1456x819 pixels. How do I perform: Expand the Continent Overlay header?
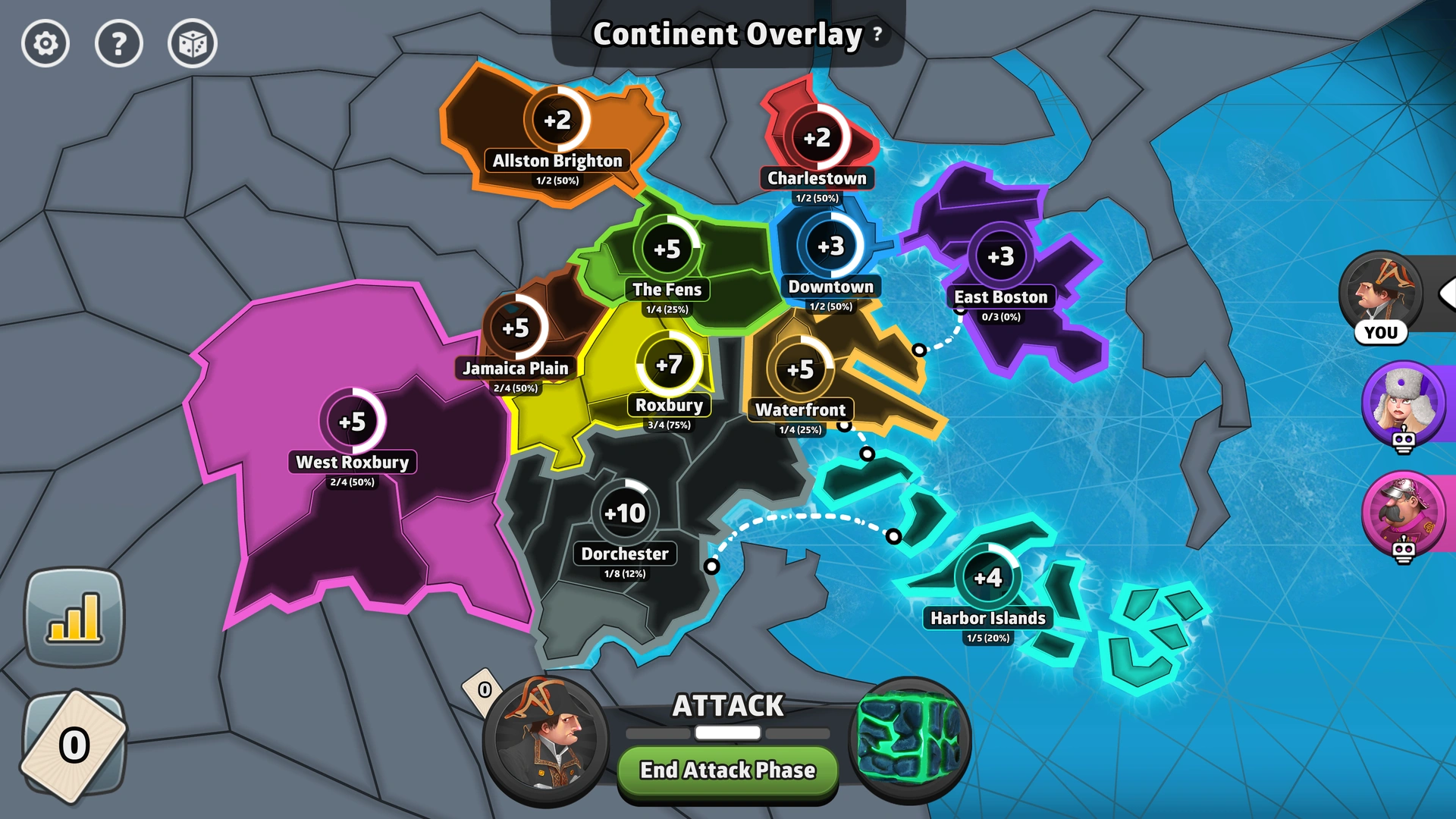coord(726,33)
